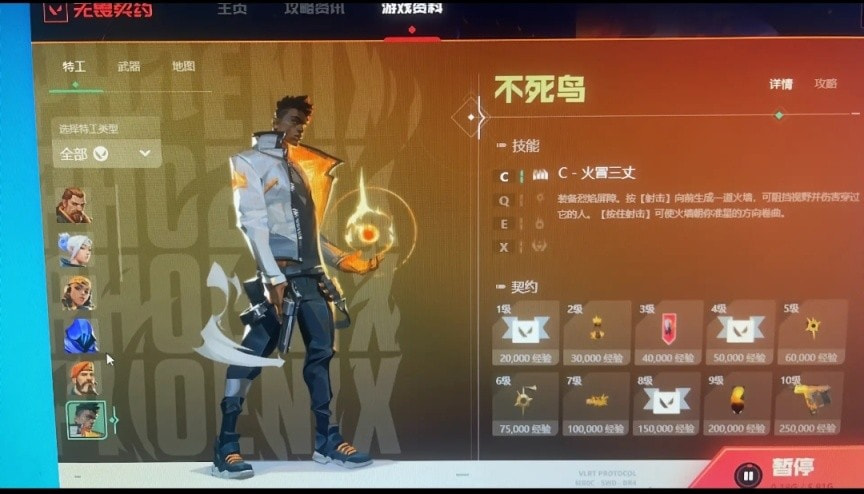View the E ability
Image resolution: width=864 pixels, height=494 pixels.
[x=504, y=223]
